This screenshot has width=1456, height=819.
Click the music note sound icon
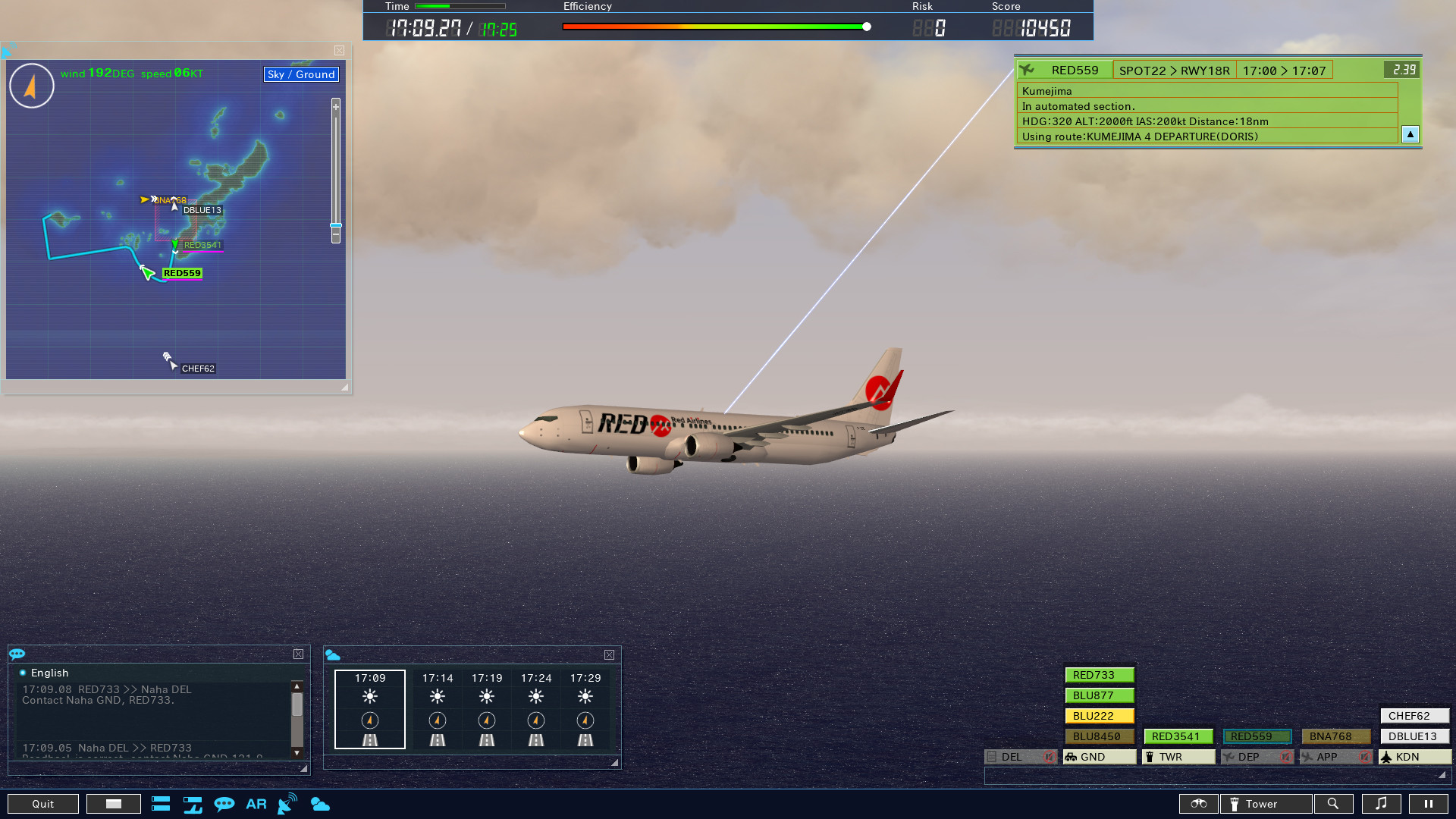tap(1382, 804)
